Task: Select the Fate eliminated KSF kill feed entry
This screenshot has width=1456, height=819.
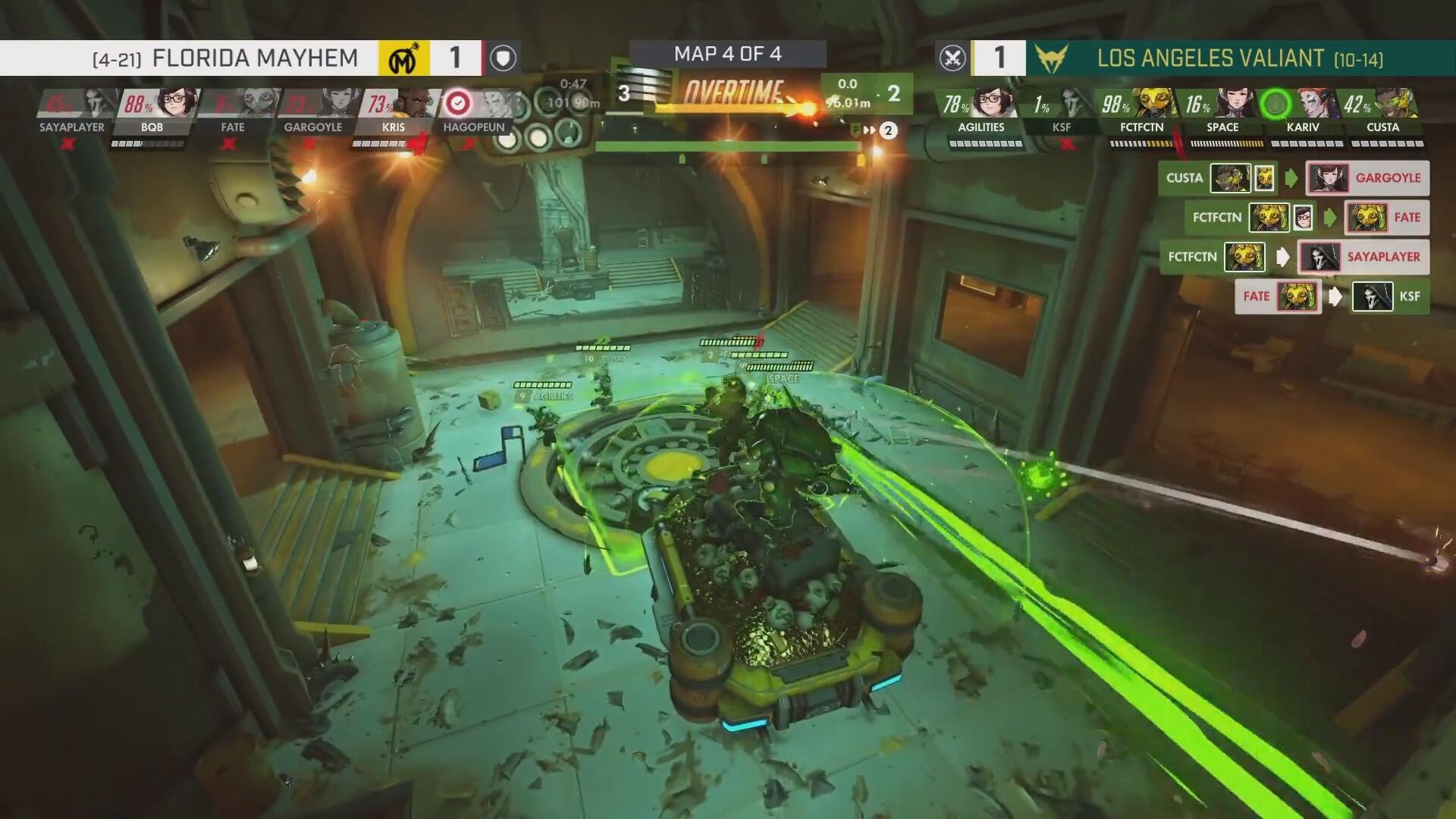Action: pyautogui.click(x=1332, y=297)
